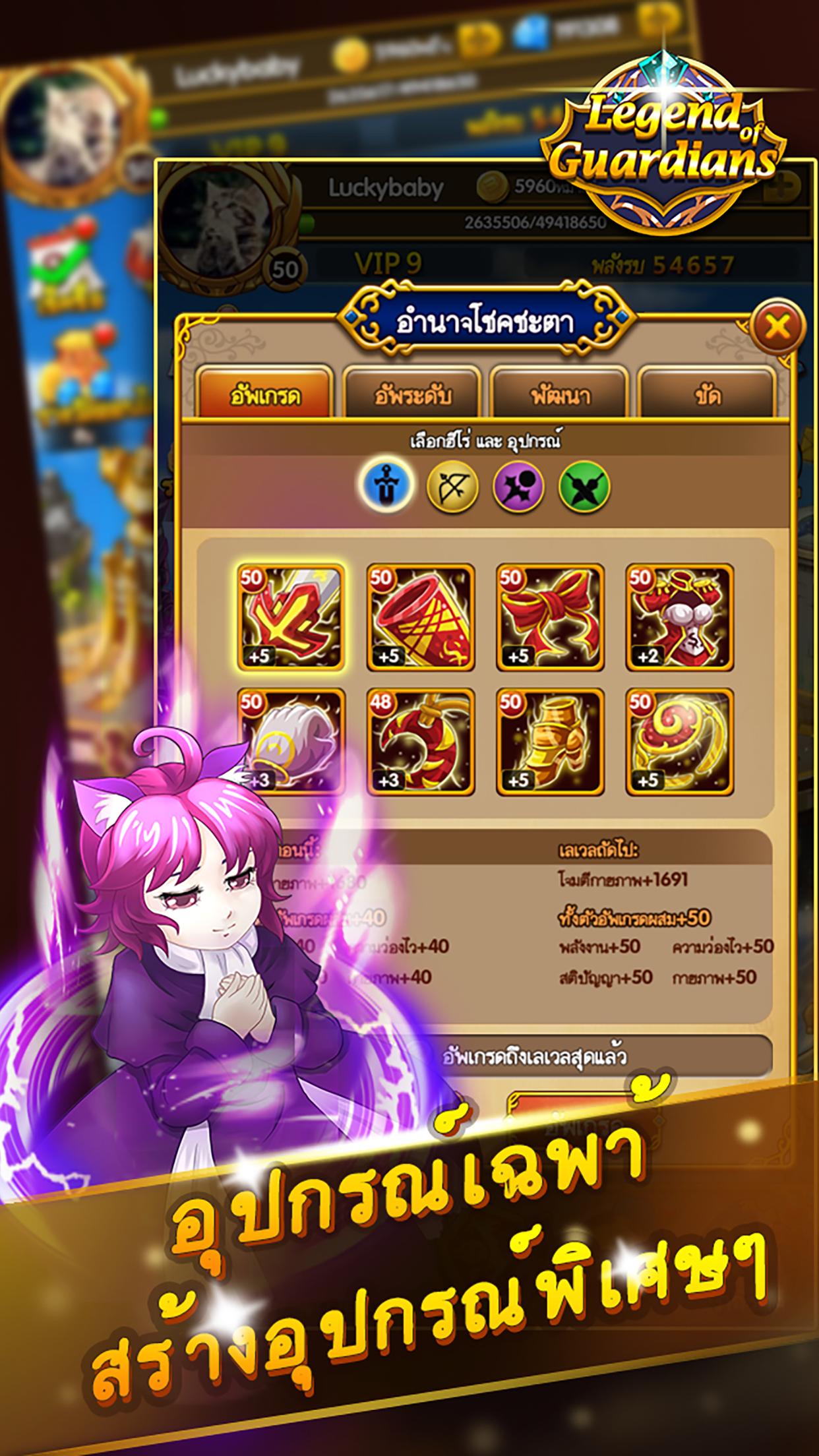Choose the green crossed-weapons hero class icon

click(x=584, y=487)
